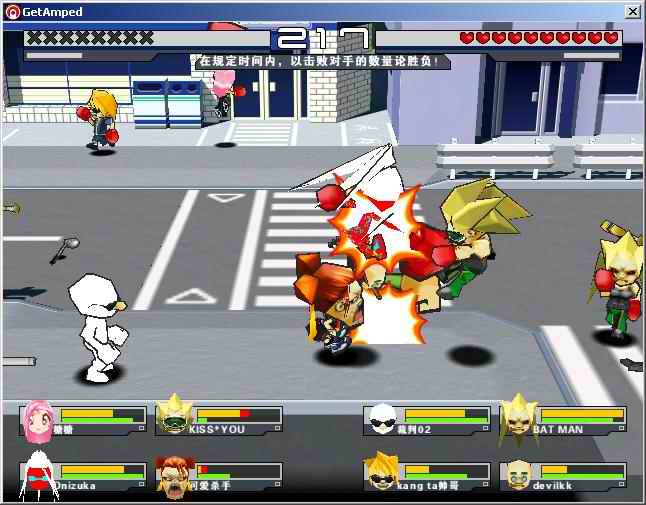Select the BAT MAN player portrait
Viewport: 646px width, 505px height.
(x=517, y=418)
